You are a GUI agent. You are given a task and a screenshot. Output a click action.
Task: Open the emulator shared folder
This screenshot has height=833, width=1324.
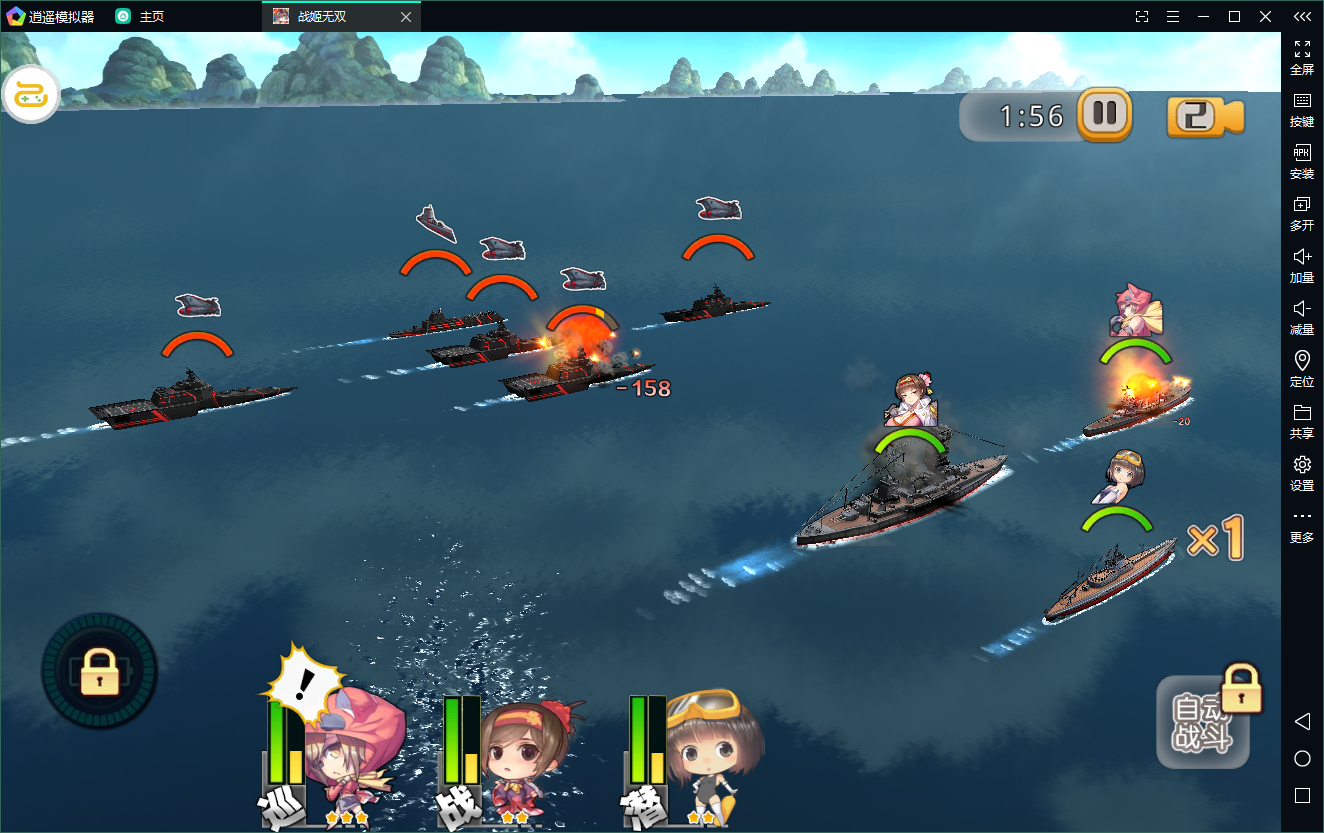[1302, 421]
